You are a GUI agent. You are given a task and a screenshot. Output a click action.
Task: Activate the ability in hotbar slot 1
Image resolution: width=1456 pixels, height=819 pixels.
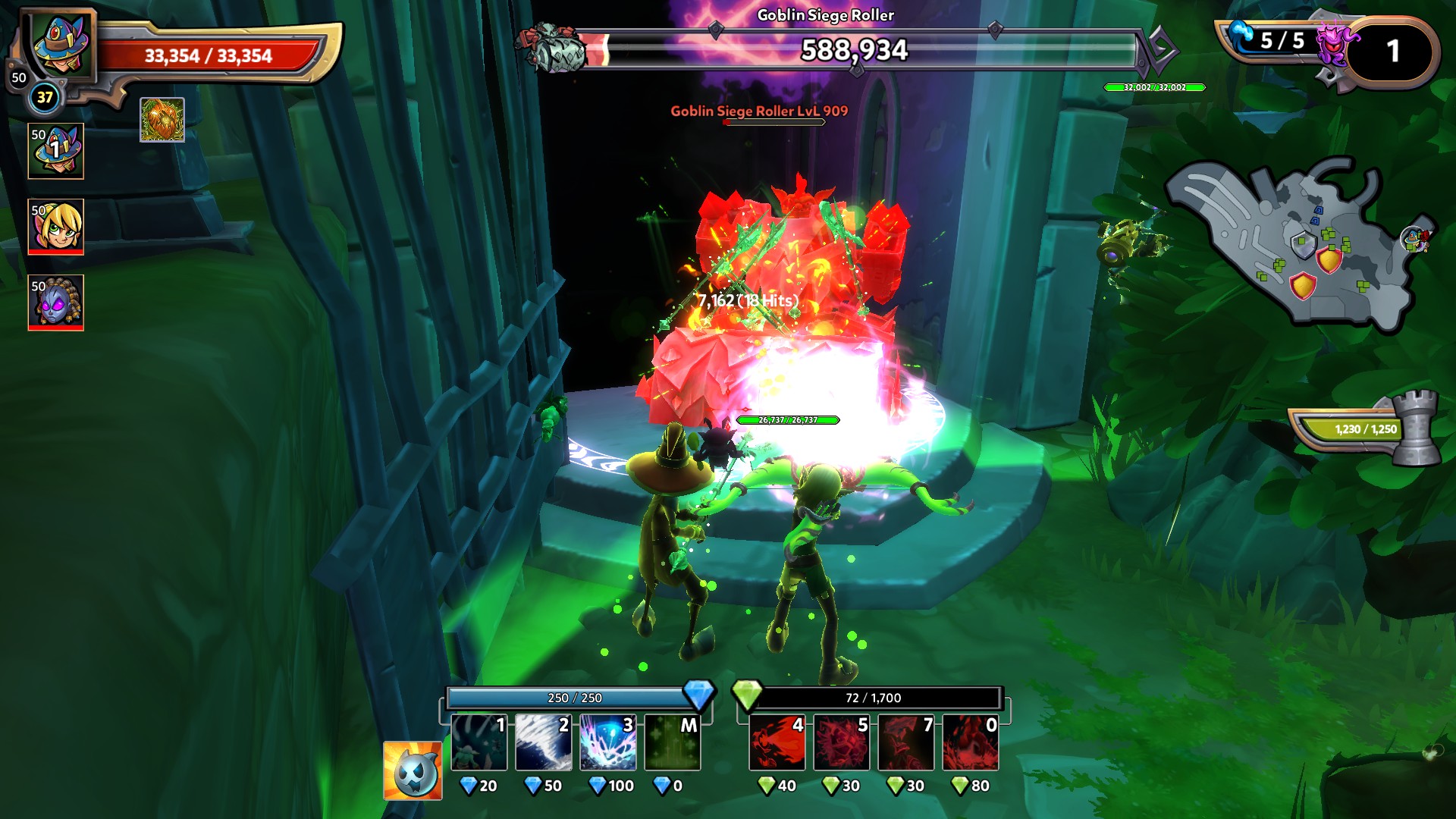pos(479,742)
